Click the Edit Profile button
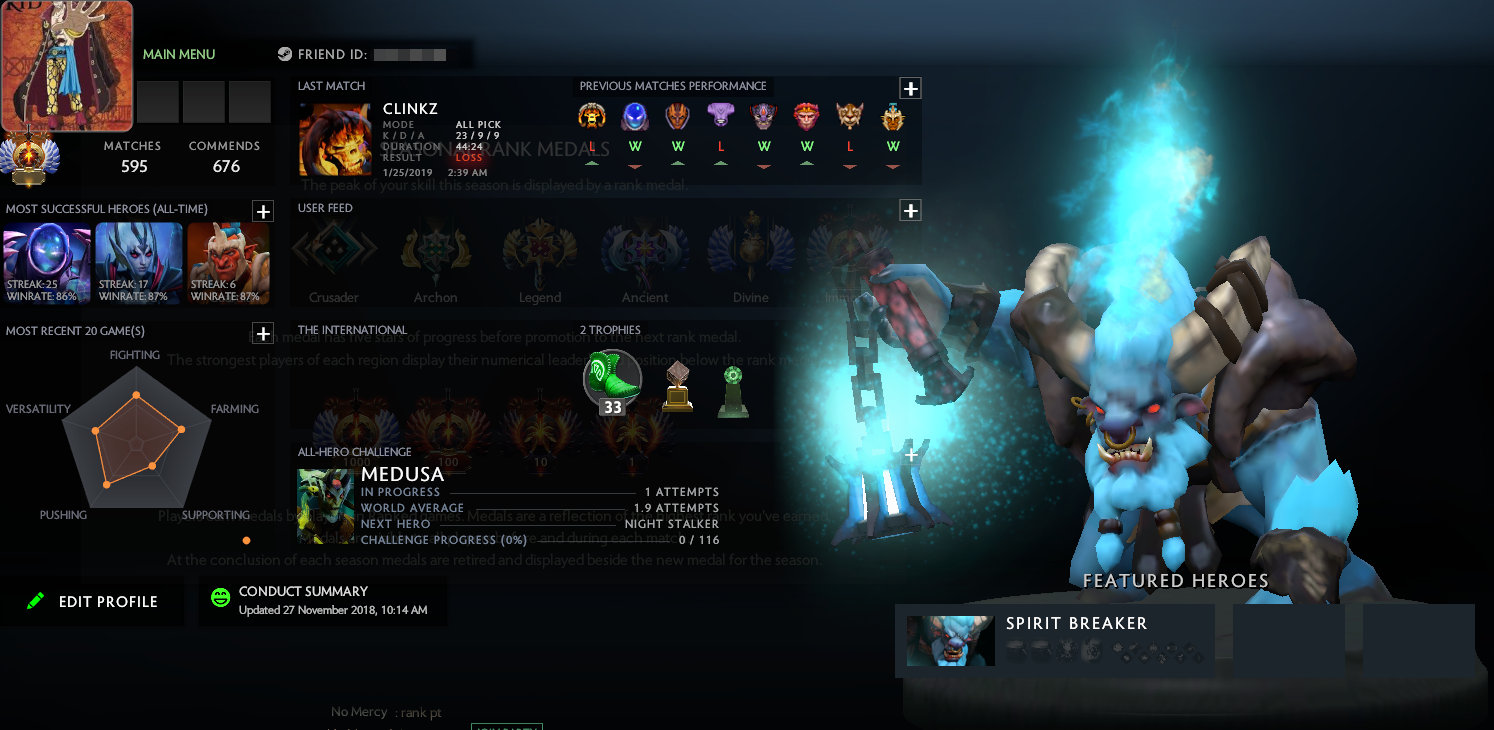 coord(93,601)
